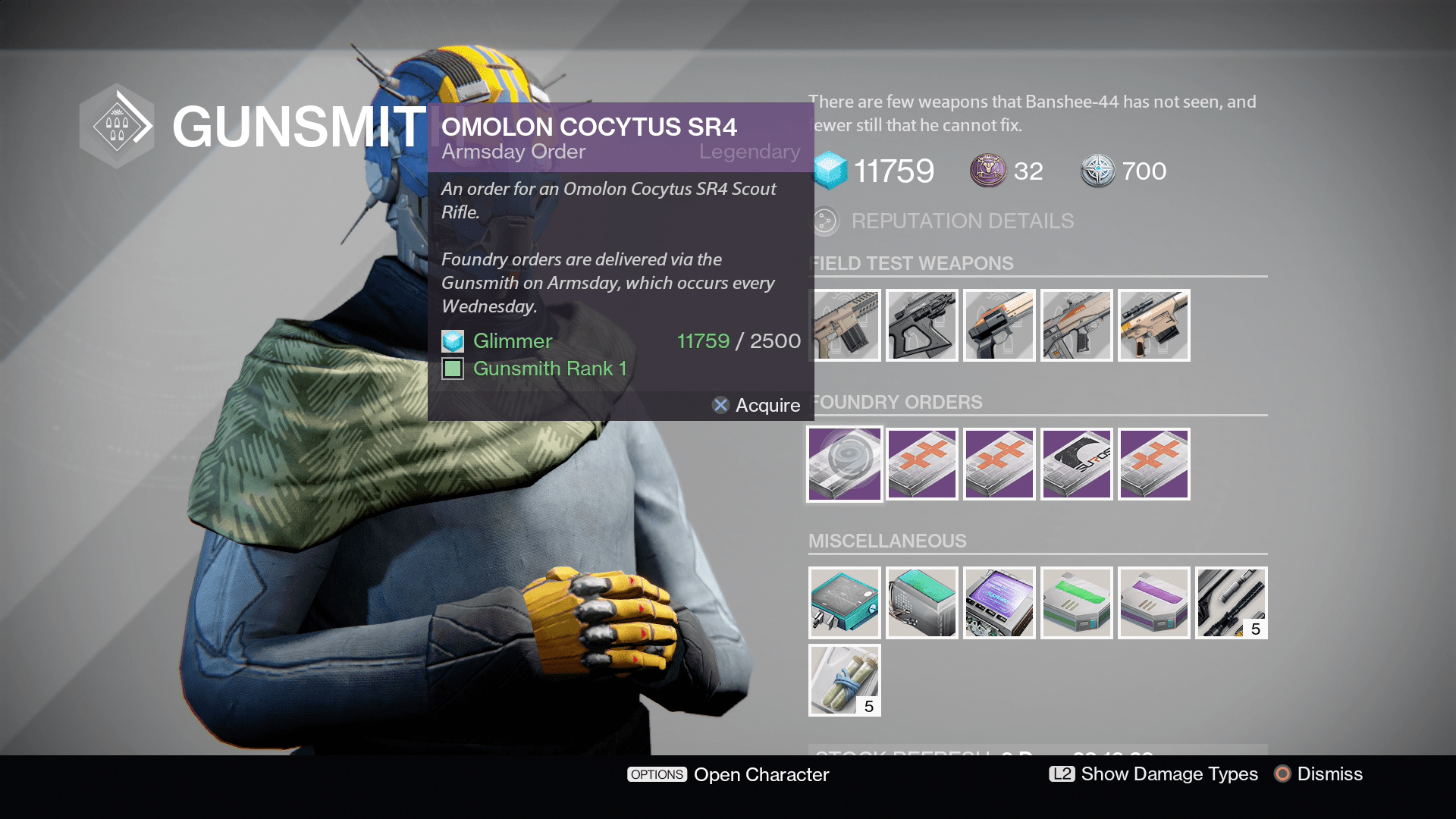The width and height of the screenshot is (1456, 819).
Task: Choose the Suros foundry order
Action: pos(1076,464)
